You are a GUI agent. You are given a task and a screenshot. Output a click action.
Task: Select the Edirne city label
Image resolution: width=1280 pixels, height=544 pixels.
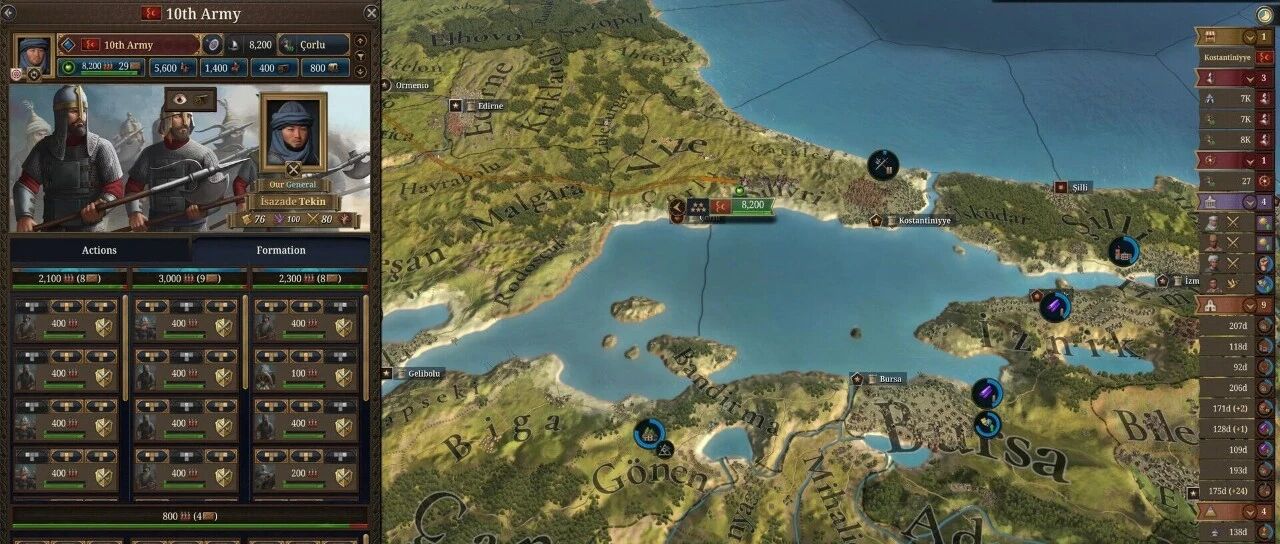490,105
